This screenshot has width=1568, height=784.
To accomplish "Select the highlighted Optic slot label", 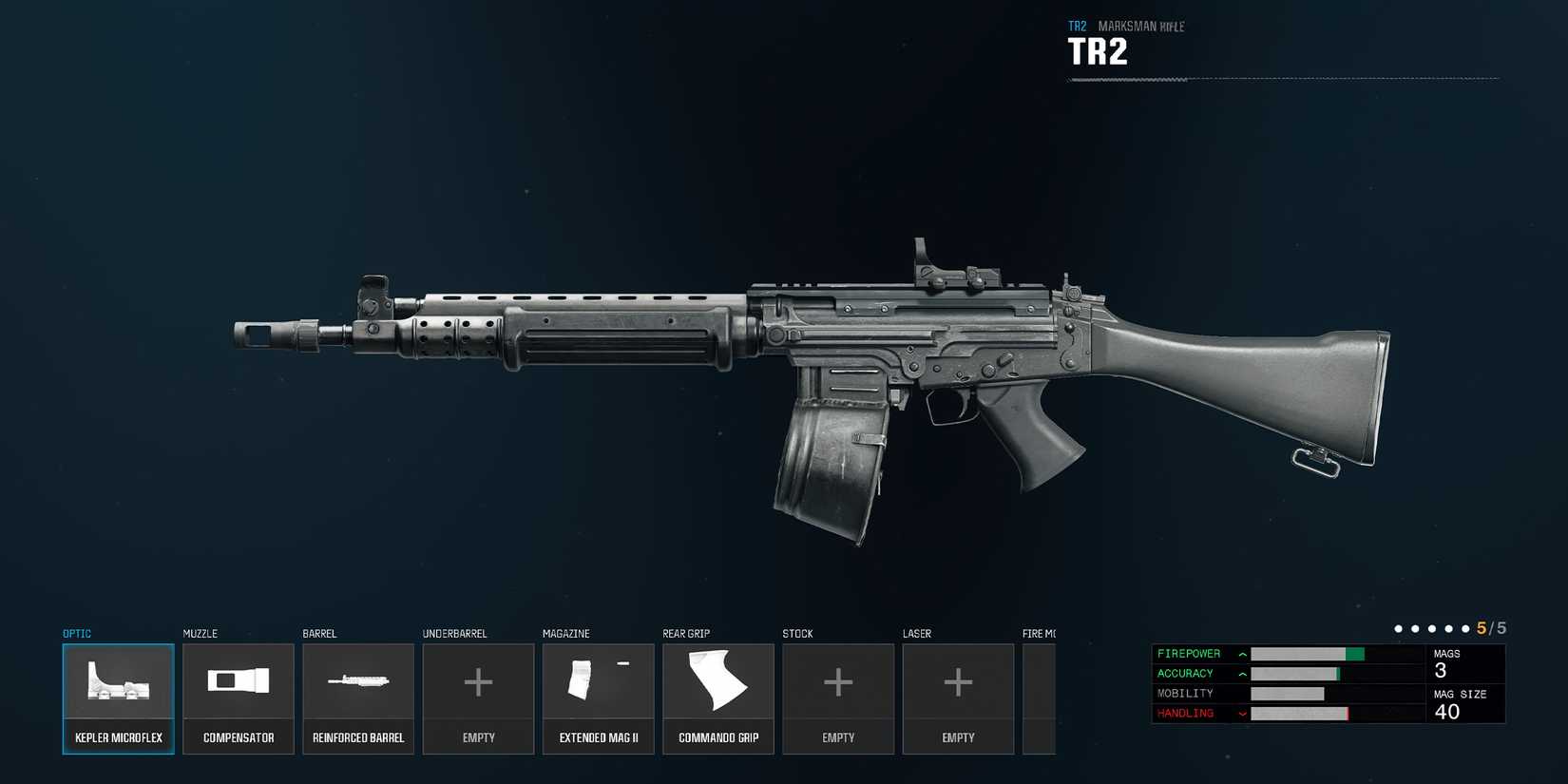I will [x=76, y=633].
